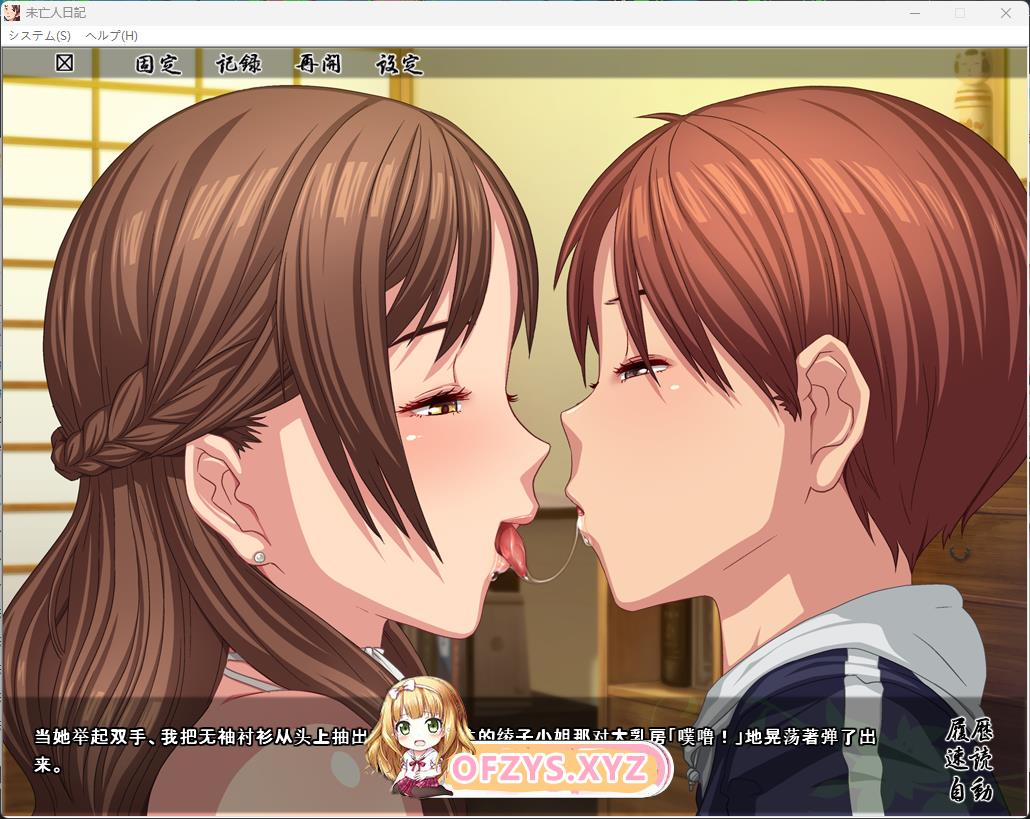Image resolution: width=1030 pixels, height=819 pixels.
Task: Minimize the game window
Action: point(914,13)
